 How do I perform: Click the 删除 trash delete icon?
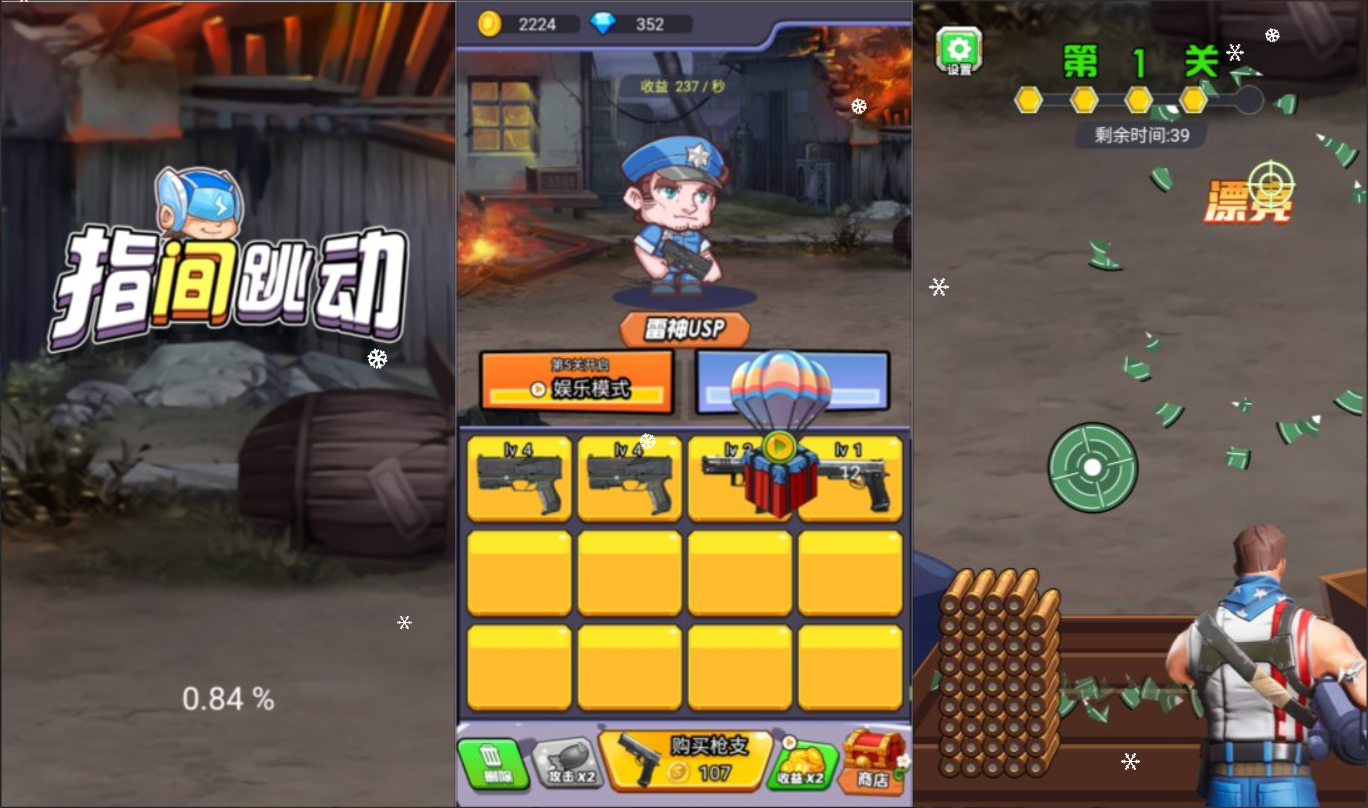pos(492,765)
